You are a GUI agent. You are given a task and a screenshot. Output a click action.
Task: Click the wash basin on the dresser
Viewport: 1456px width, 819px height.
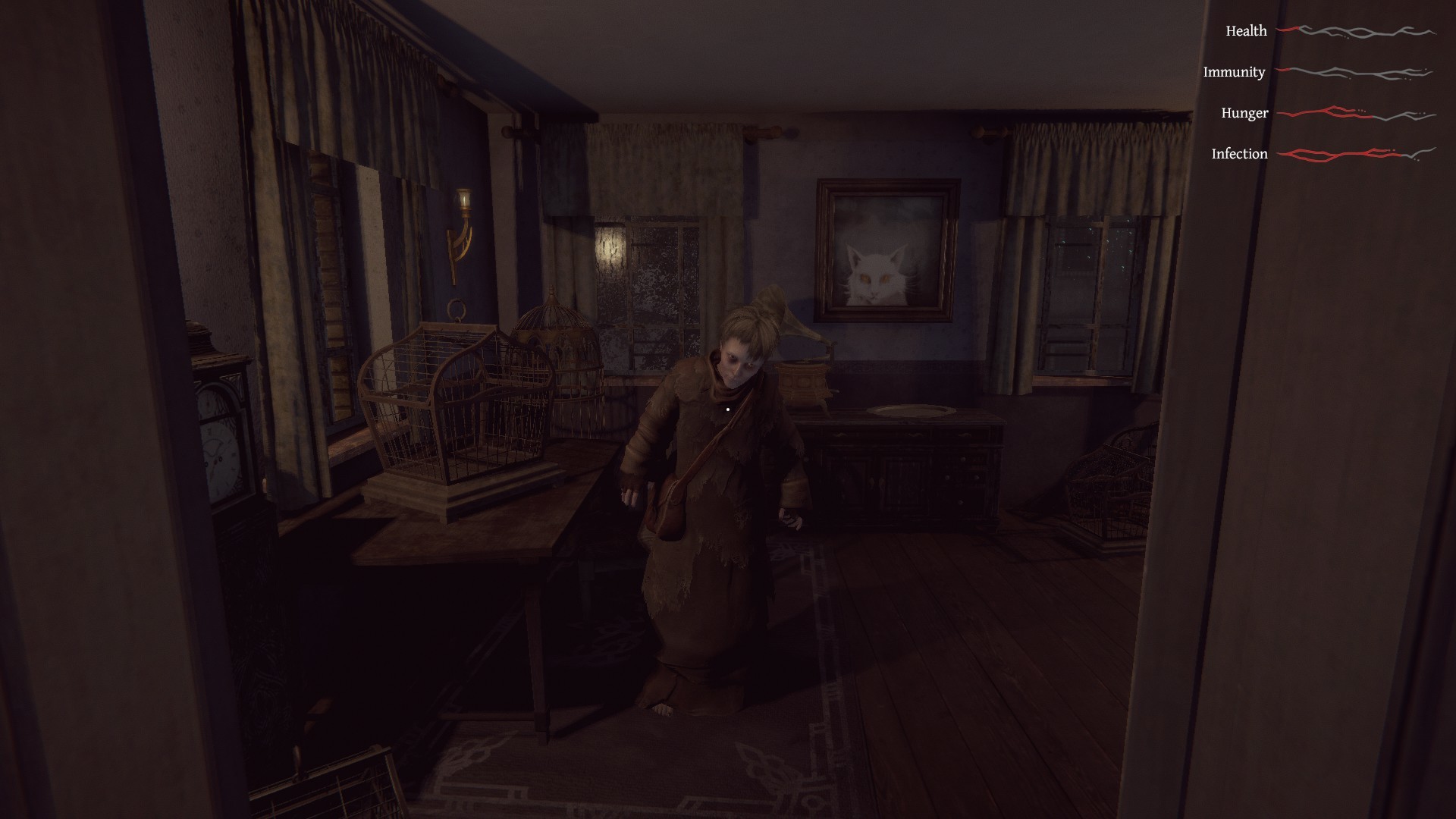[906, 409]
